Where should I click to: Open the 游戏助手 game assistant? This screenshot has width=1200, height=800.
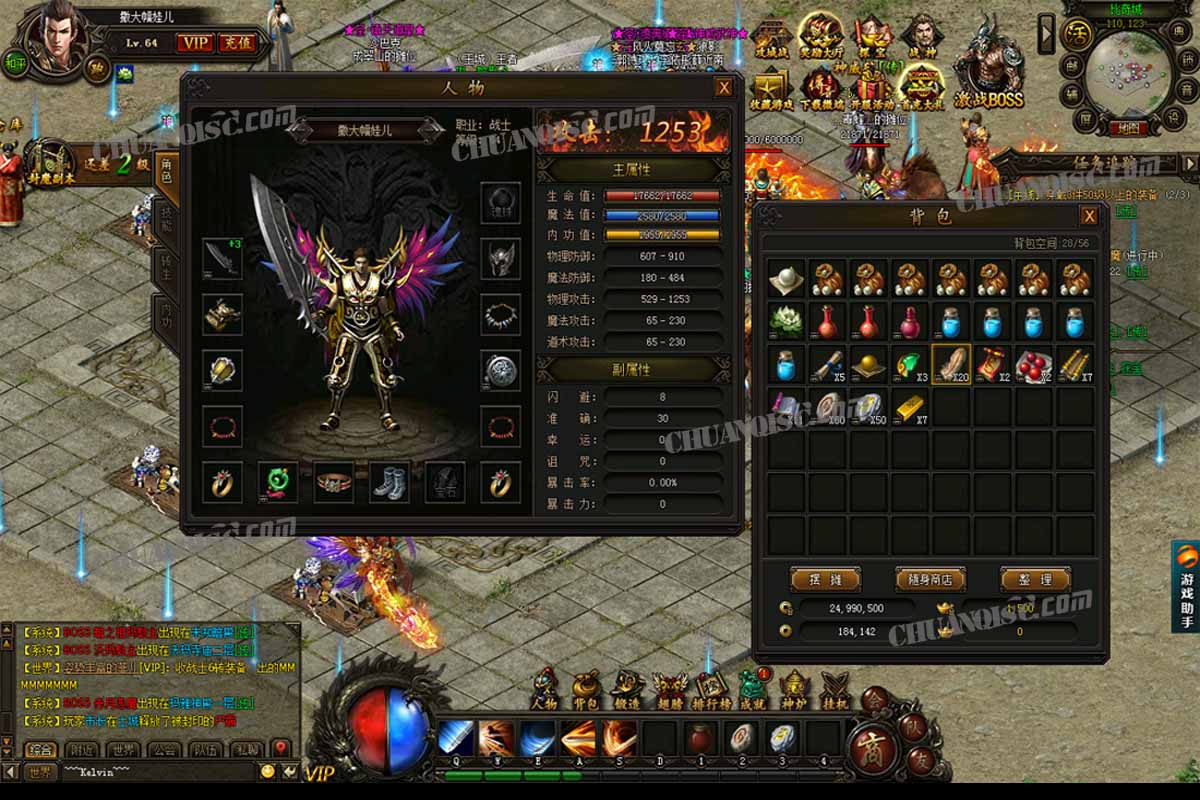pos(1185,587)
